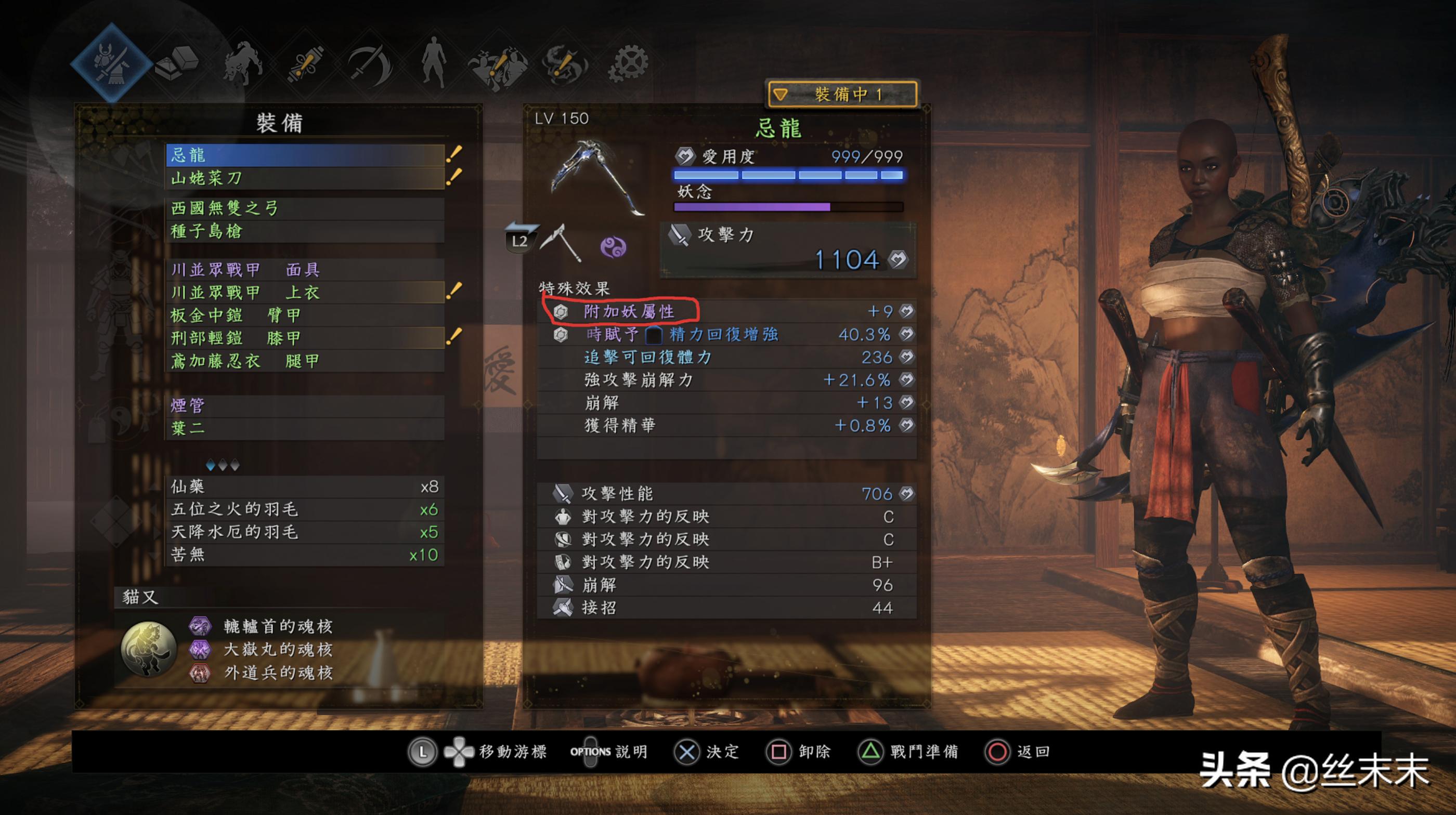Open the ammunition menu icon
1456x815 pixels.
[x=305, y=62]
